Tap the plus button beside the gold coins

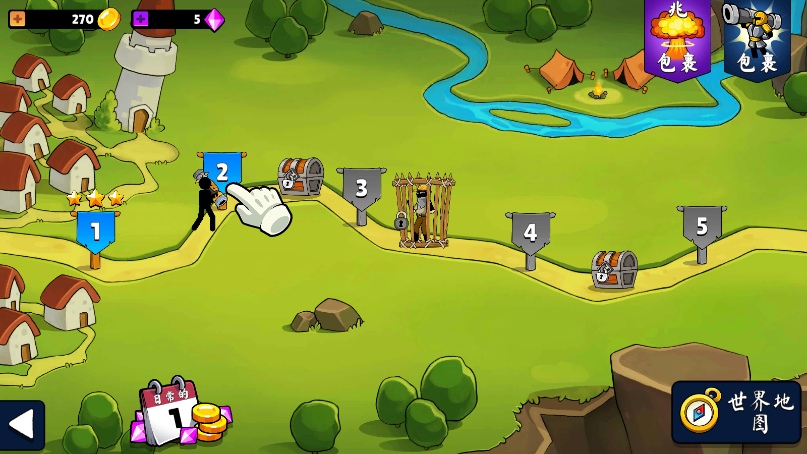tap(17, 19)
